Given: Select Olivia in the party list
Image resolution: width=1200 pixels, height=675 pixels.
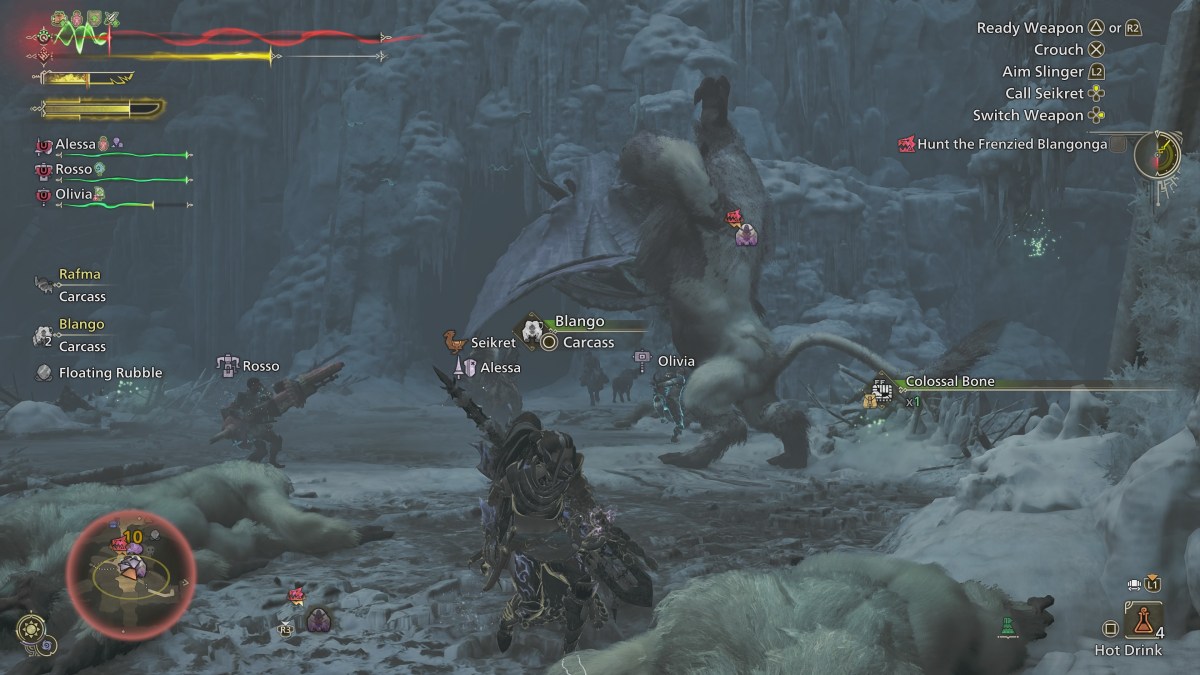Looking at the screenshot, I should 75,195.
